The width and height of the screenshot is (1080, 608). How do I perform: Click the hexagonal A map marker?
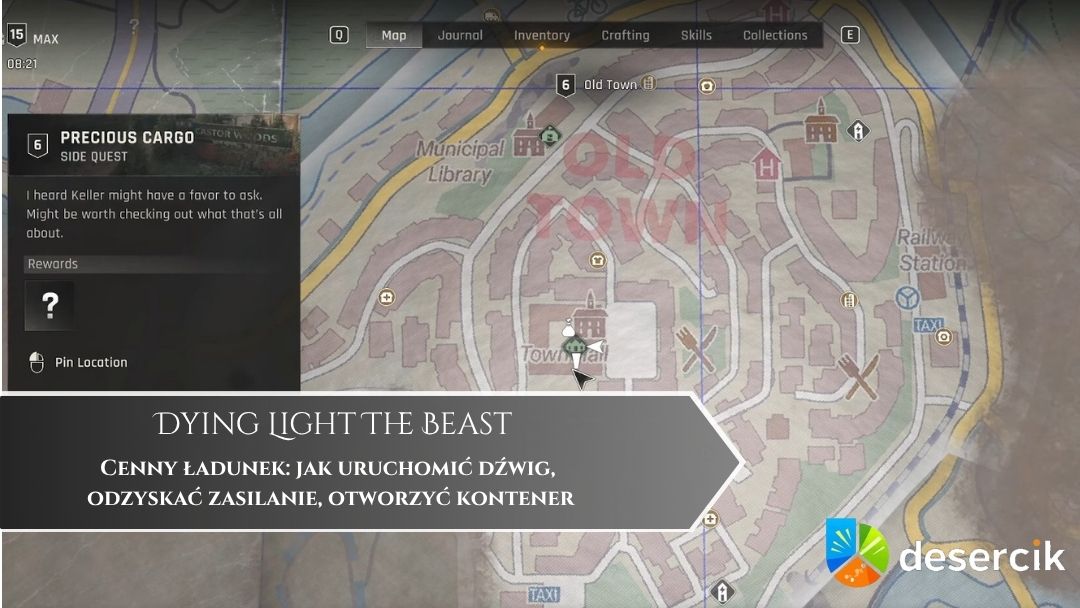point(857,131)
